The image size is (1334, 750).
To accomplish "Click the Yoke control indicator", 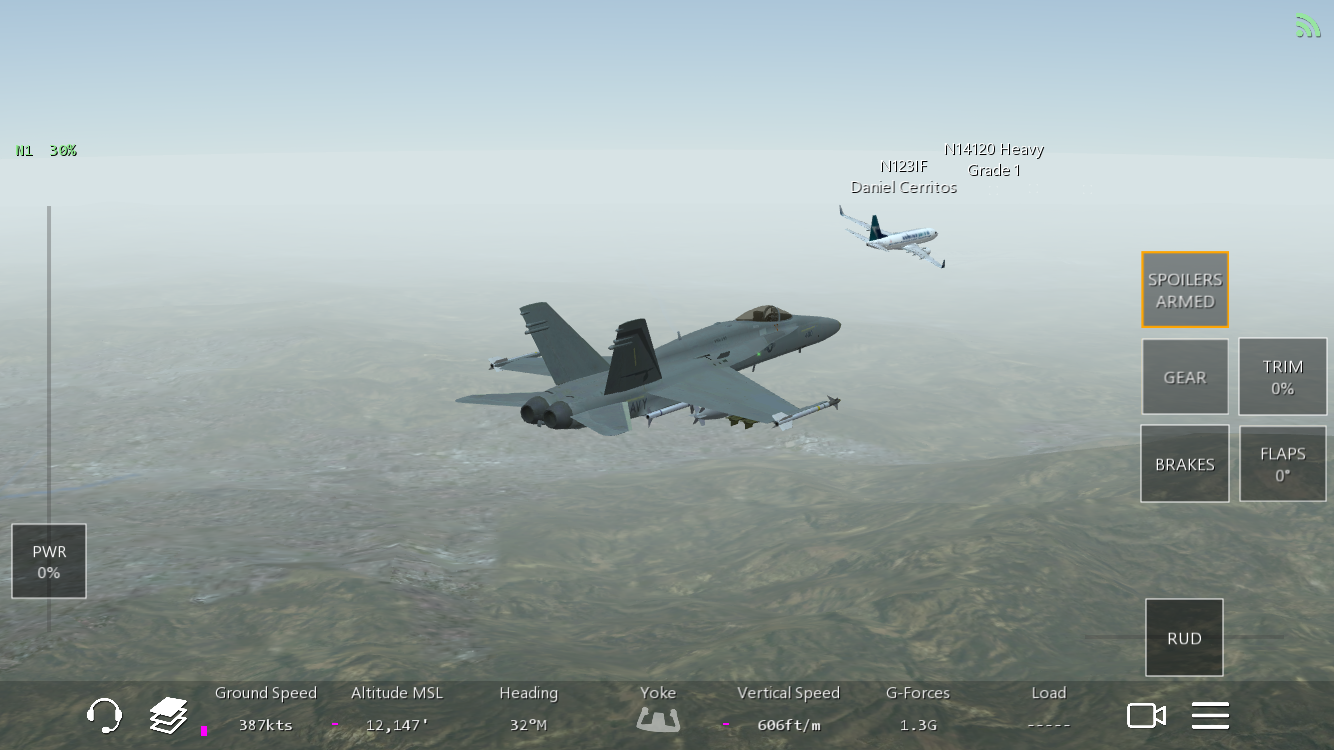I will click(x=658, y=718).
